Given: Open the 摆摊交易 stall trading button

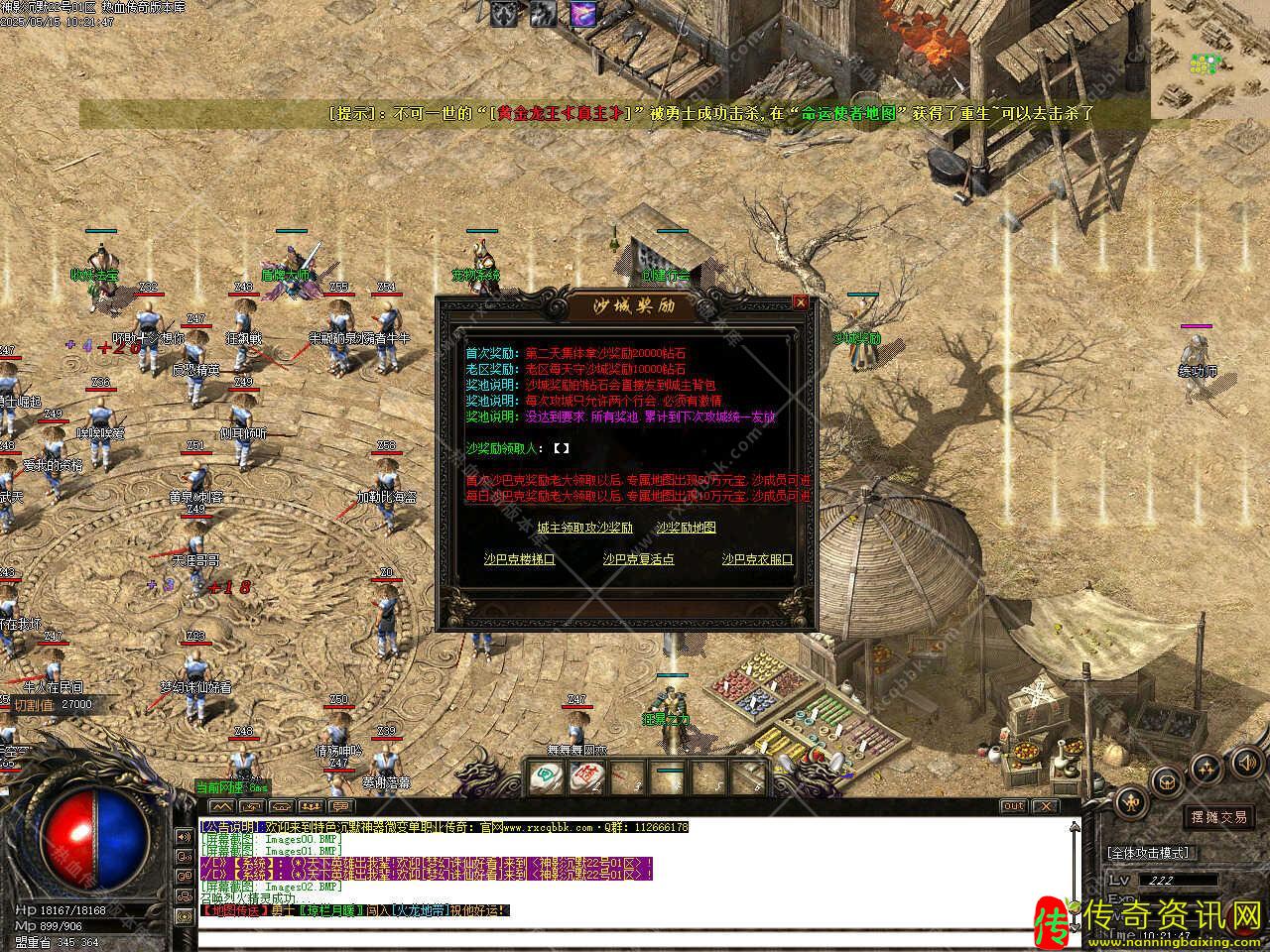Looking at the screenshot, I should point(1219,817).
